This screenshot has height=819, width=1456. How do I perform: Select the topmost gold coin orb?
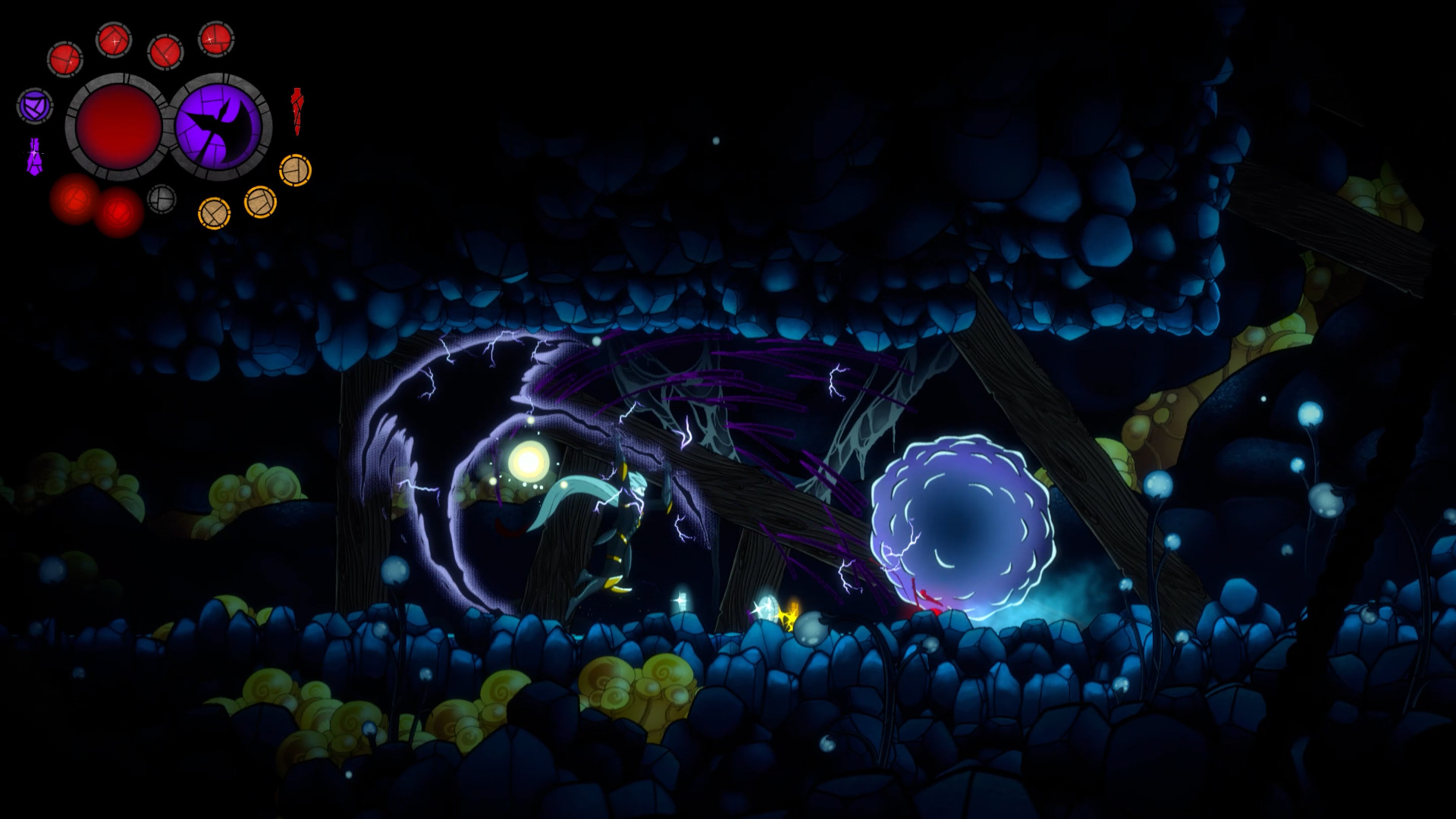pyautogui.click(x=294, y=171)
